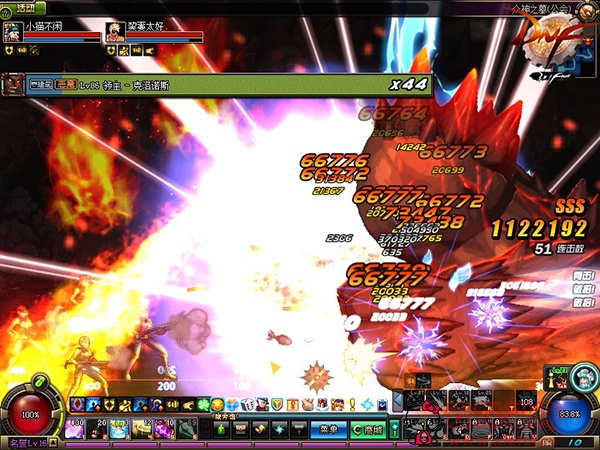Open the 菜单 menu button
This screenshot has height=450, width=600.
[x=325, y=429]
